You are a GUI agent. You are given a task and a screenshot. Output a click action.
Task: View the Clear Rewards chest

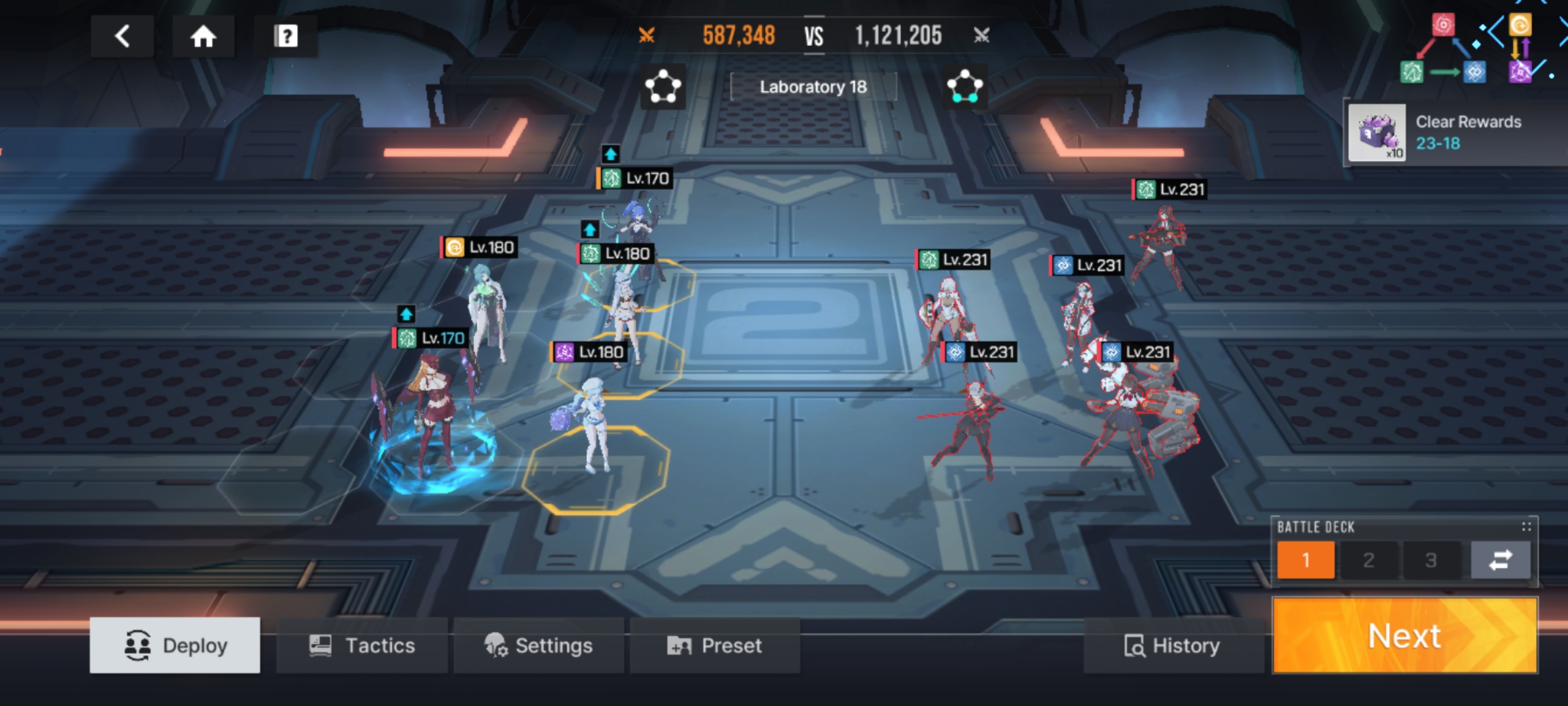pyautogui.click(x=1377, y=133)
